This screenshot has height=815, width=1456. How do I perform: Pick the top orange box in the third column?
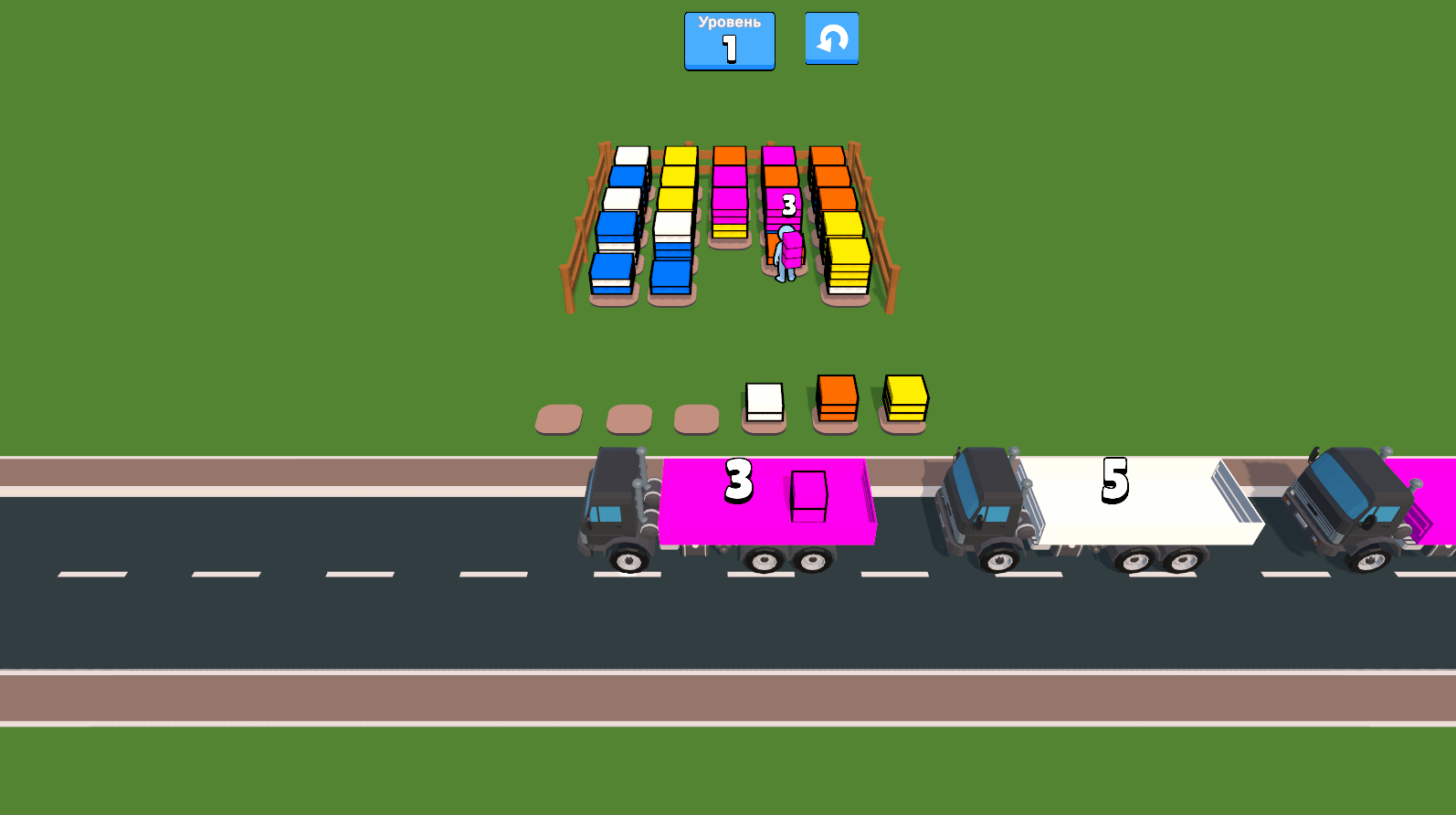click(x=728, y=155)
